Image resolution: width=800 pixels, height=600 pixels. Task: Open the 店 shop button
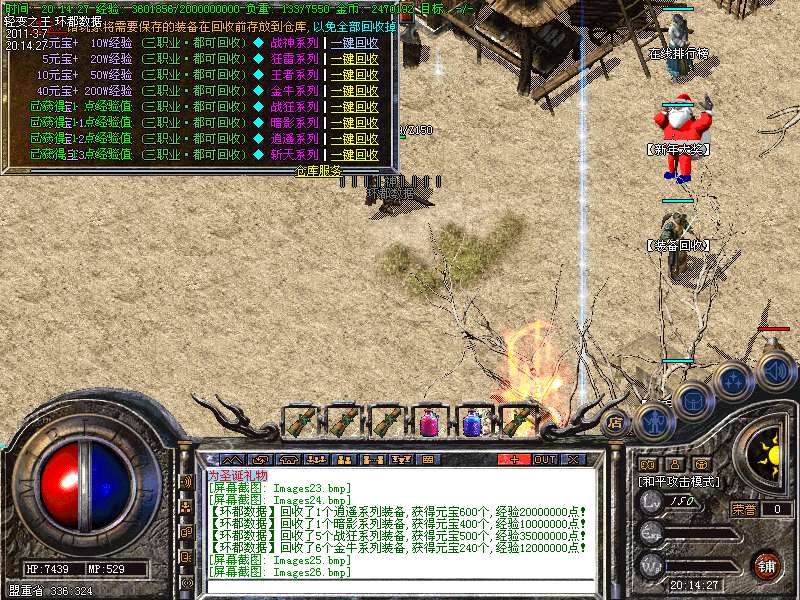point(616,422)
